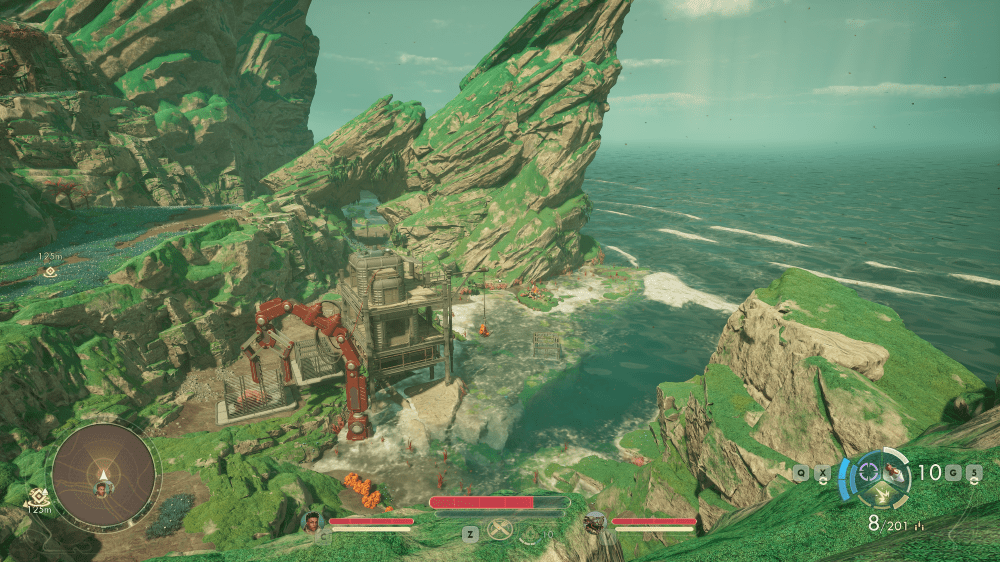The width and height of the screenshot is (1000, 562).
Task: Click the distant waypoint marker showing 125m
Action: coord(49,271)
